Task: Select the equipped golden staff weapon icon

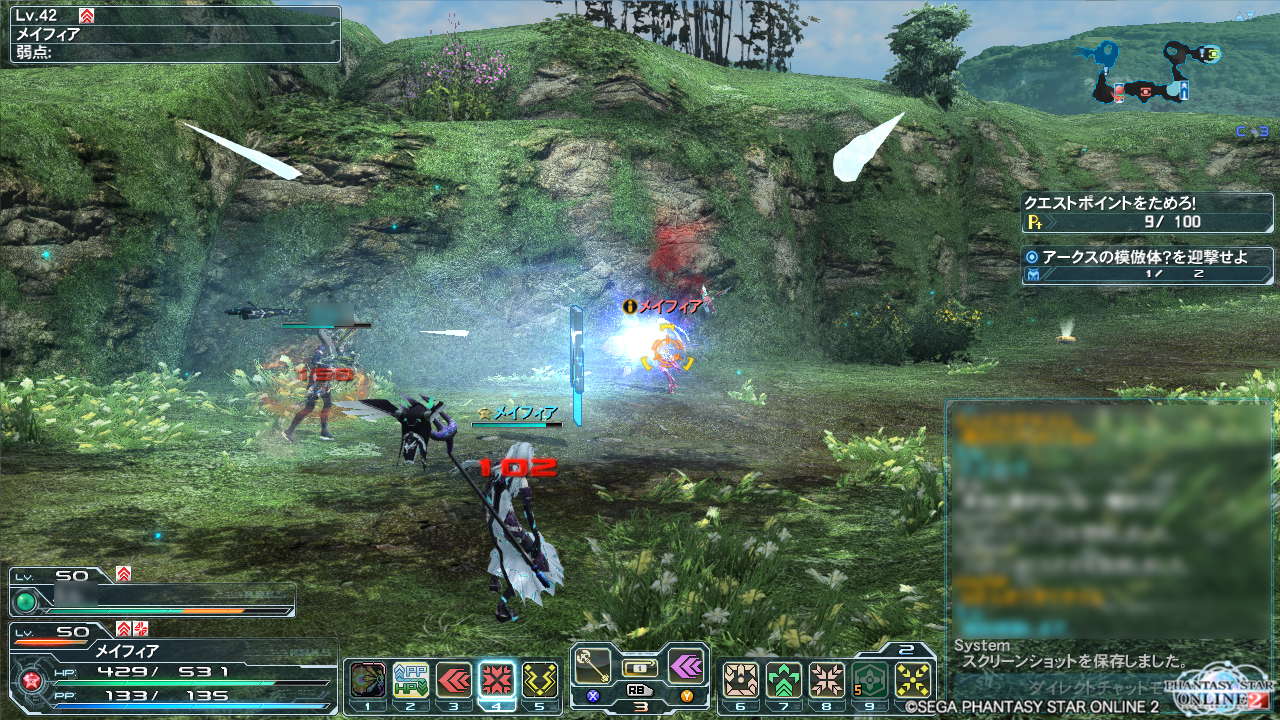Action: [x=594, y=666]
